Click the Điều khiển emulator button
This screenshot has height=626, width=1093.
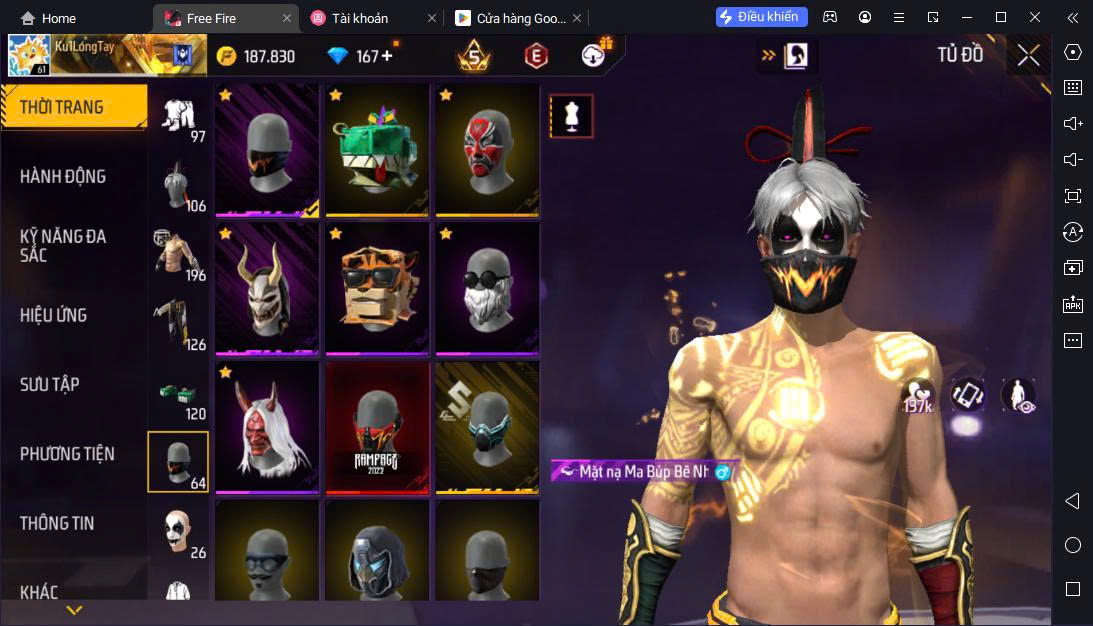pyautogui.click(x=761, y=17)
